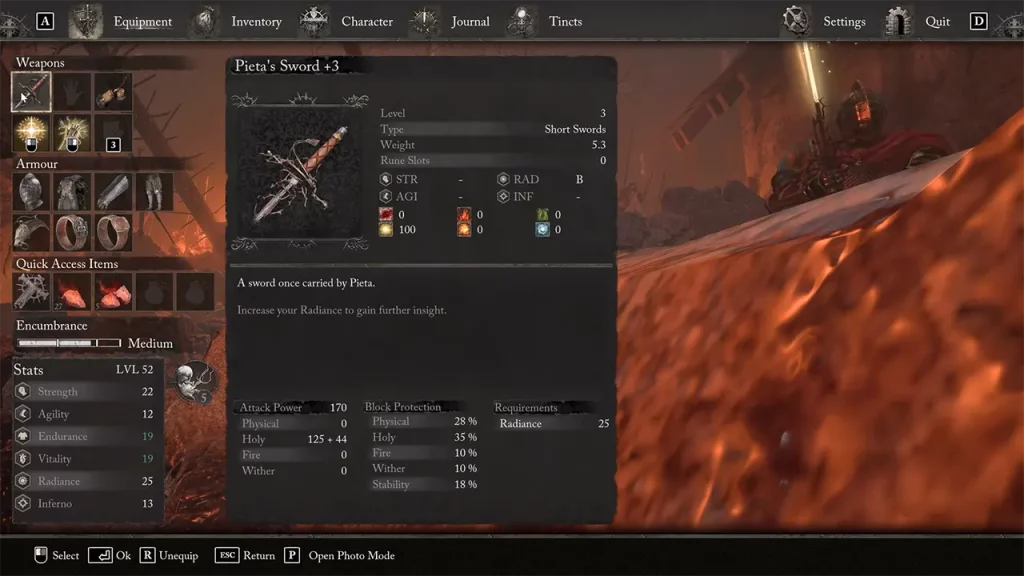1024x576 pixels.
Task: Select the pendant amulet slot
Action: [32, 233]
